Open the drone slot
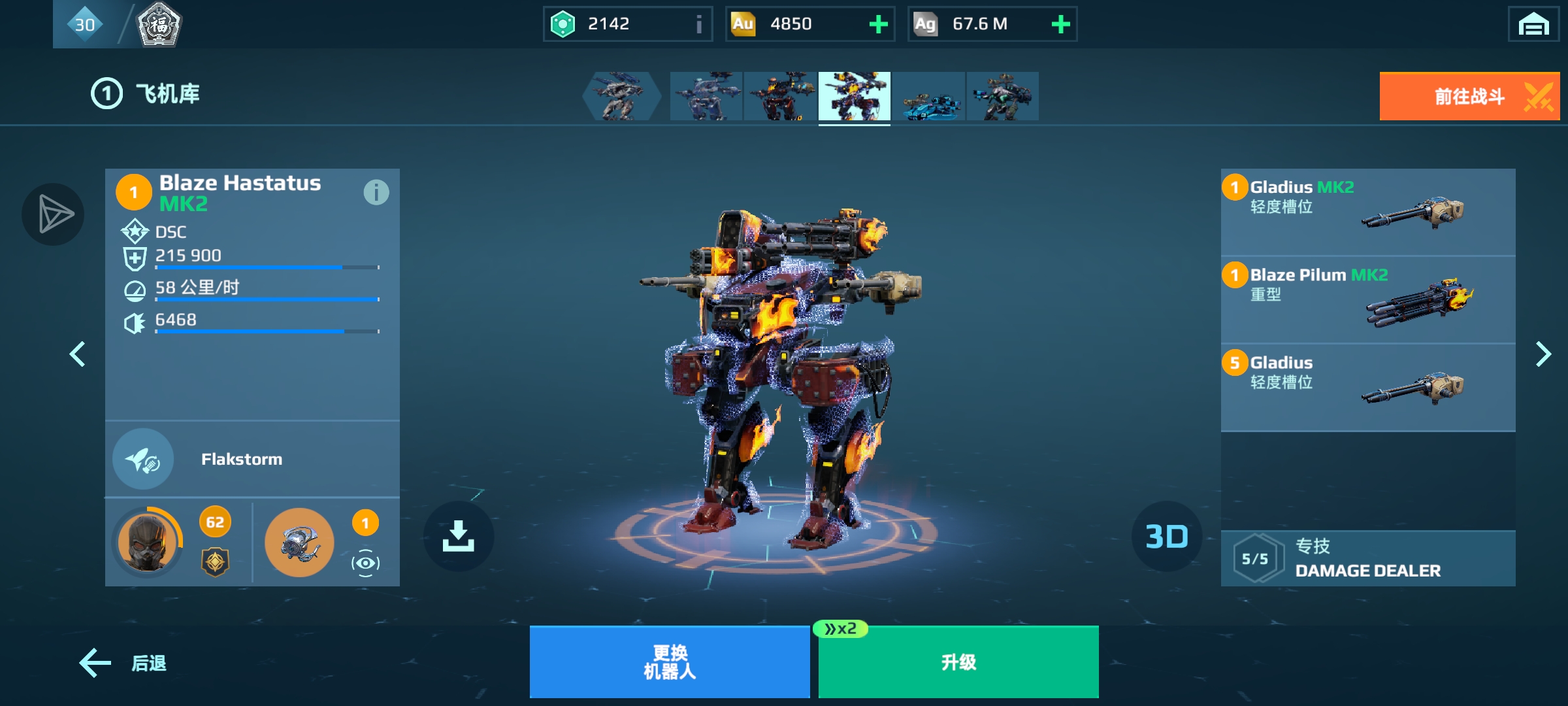 click(299, 542)
